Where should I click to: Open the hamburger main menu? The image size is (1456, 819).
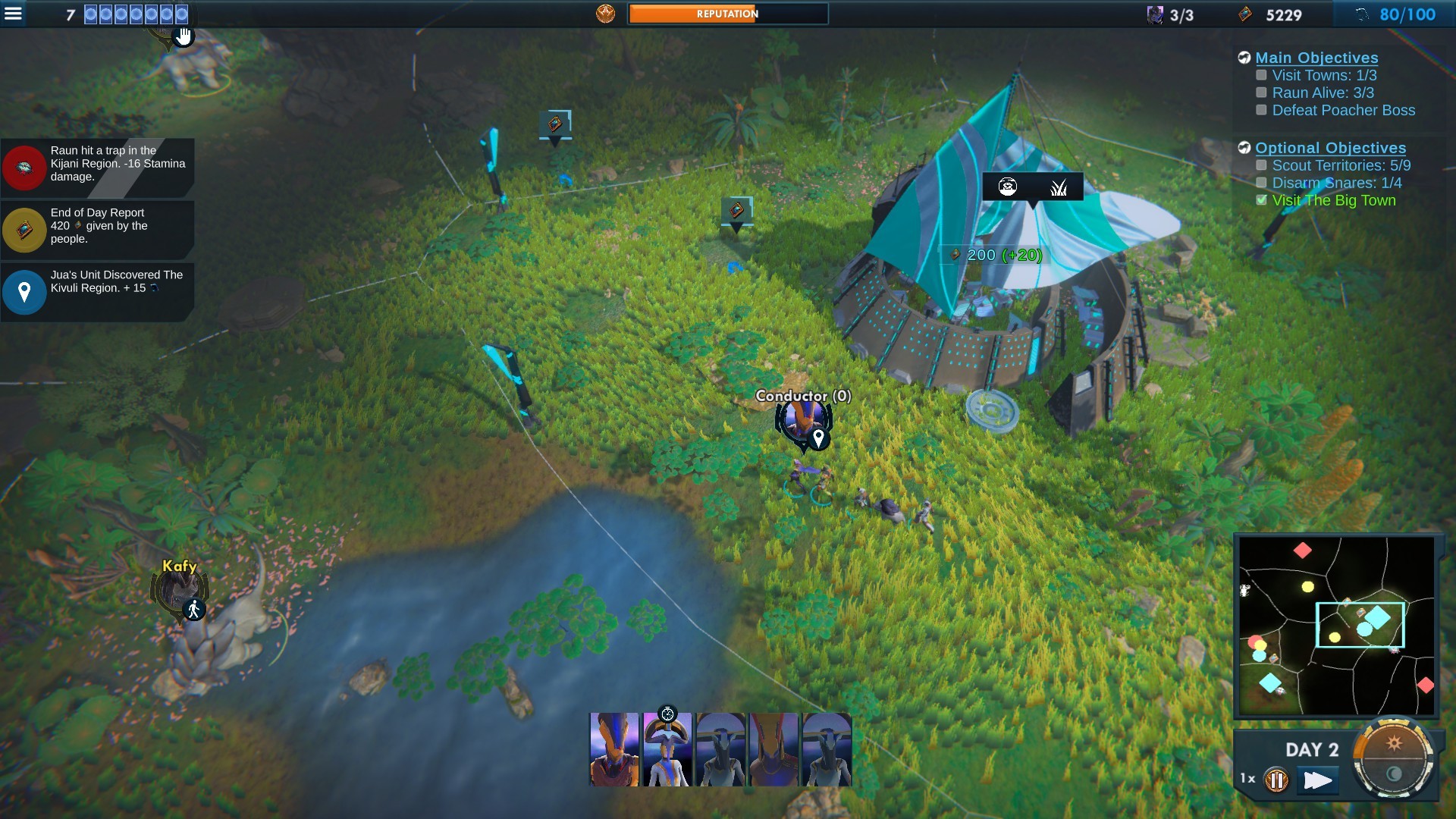[14, 14]
